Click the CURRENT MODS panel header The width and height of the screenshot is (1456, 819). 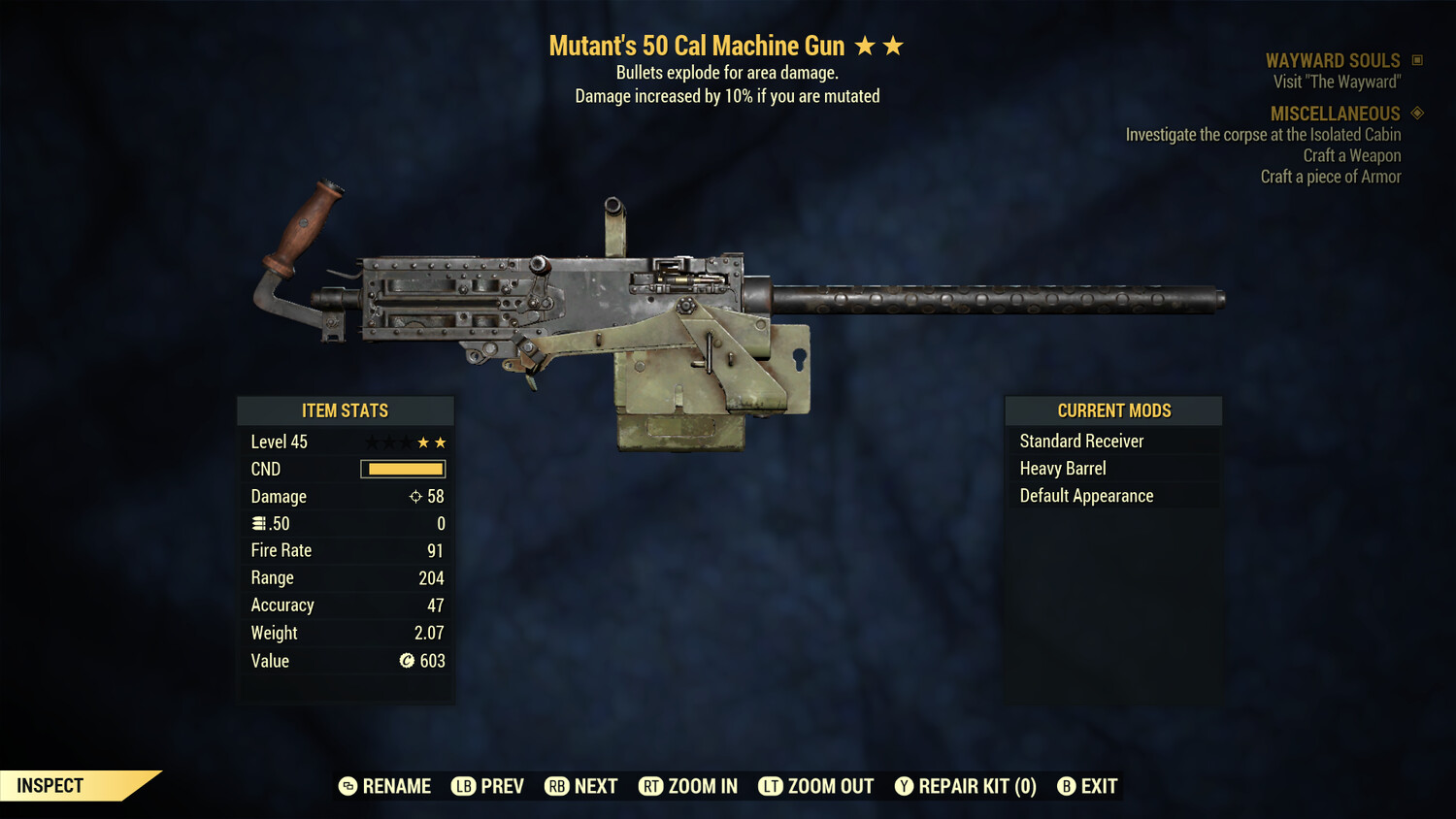tap(1113, 410)
